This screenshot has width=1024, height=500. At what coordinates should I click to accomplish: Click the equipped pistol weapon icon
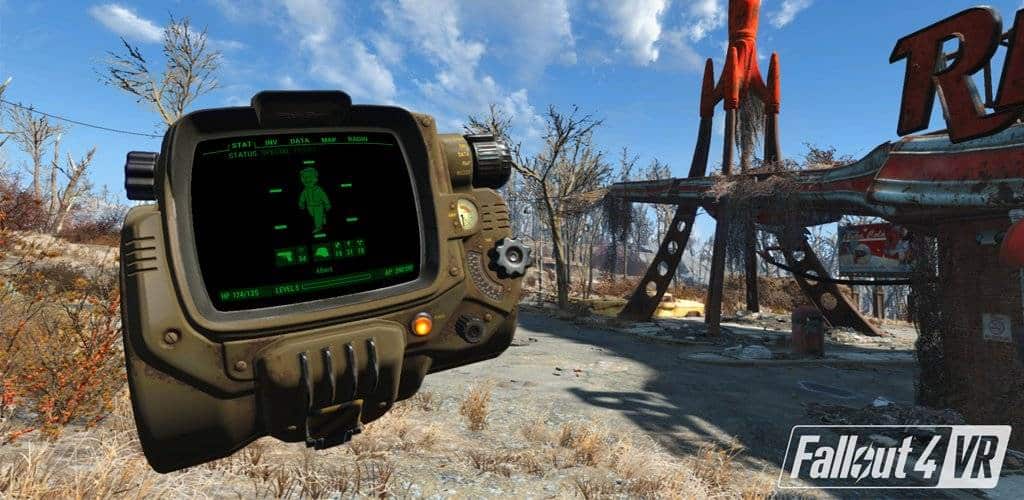(x=286, y=257)
